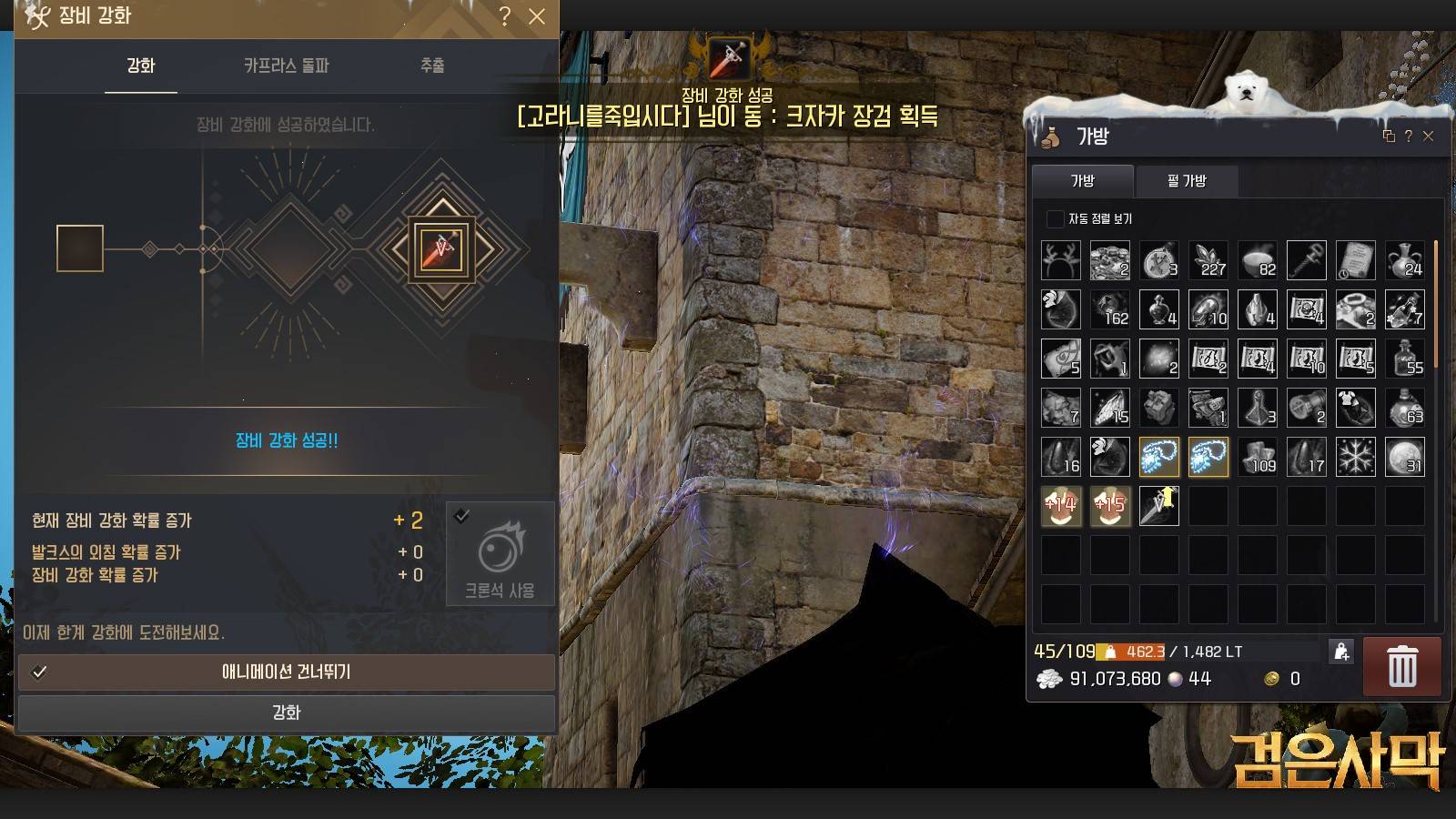Switch to the 카프라스 돌파 tab
This screenshot has width=1456, height=819.
click(286, 66)
